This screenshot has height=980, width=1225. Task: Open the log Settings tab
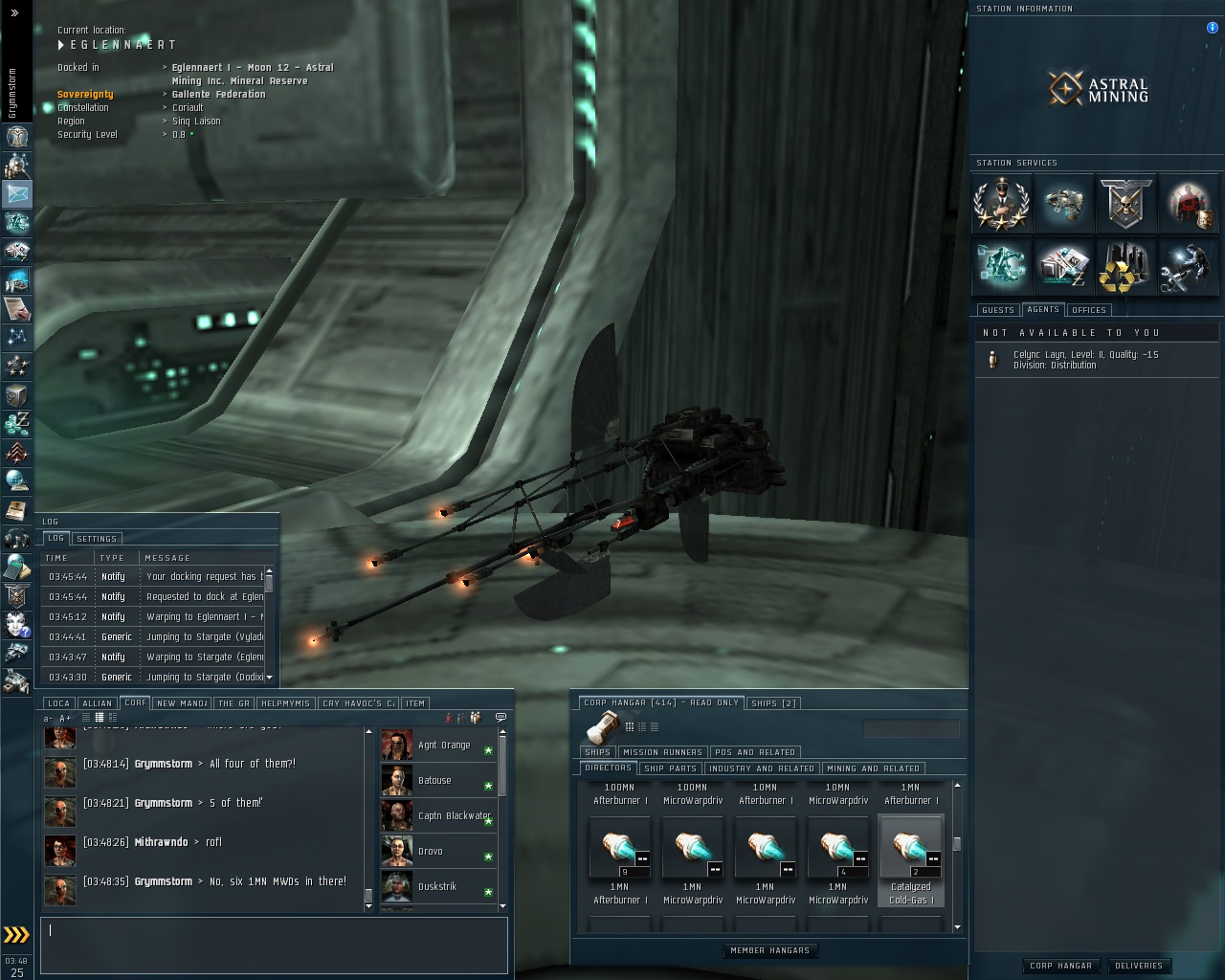click(x=96, y=539)
